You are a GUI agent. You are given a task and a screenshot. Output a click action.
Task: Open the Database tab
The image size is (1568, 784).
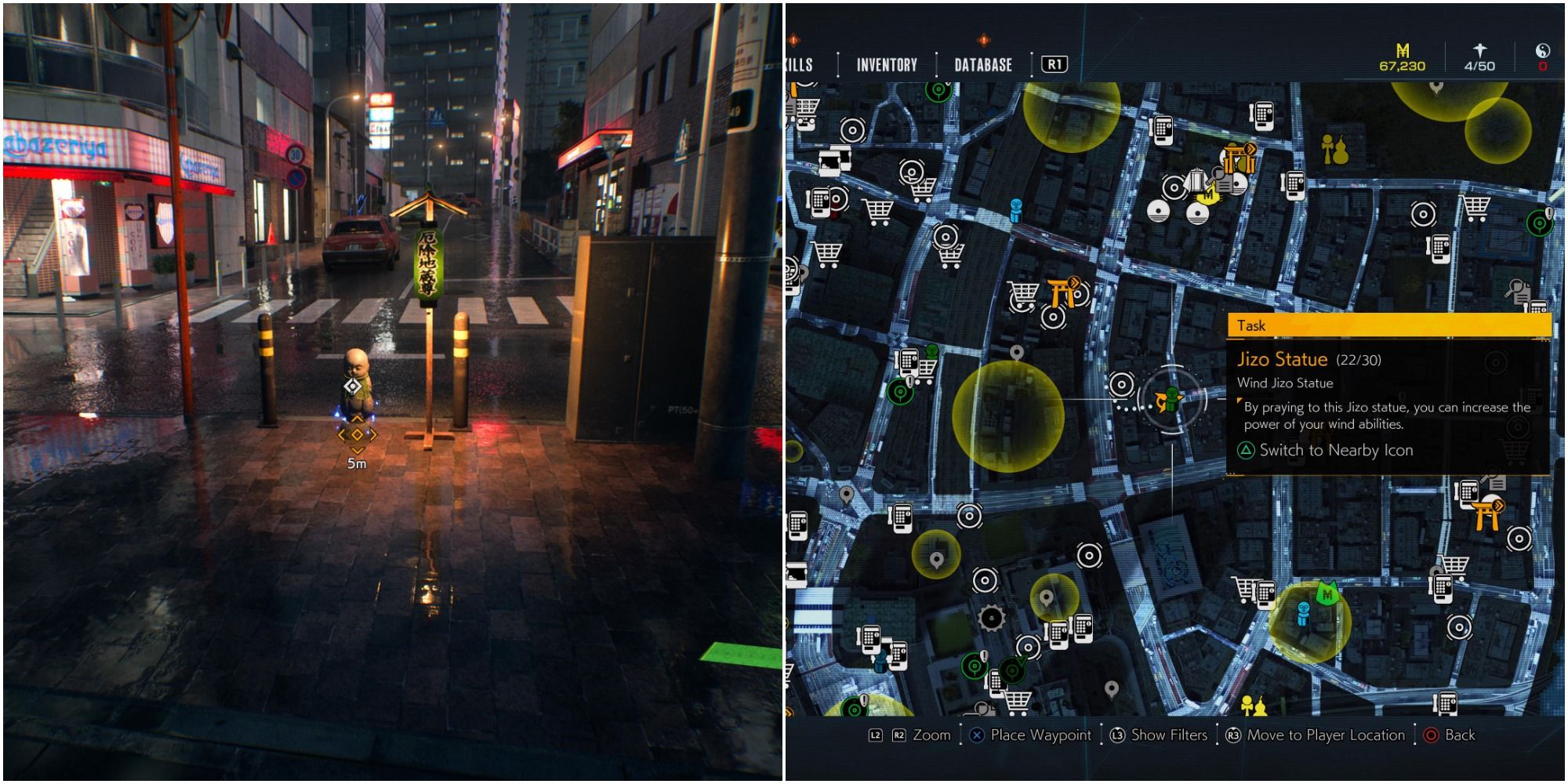(983, 65)
